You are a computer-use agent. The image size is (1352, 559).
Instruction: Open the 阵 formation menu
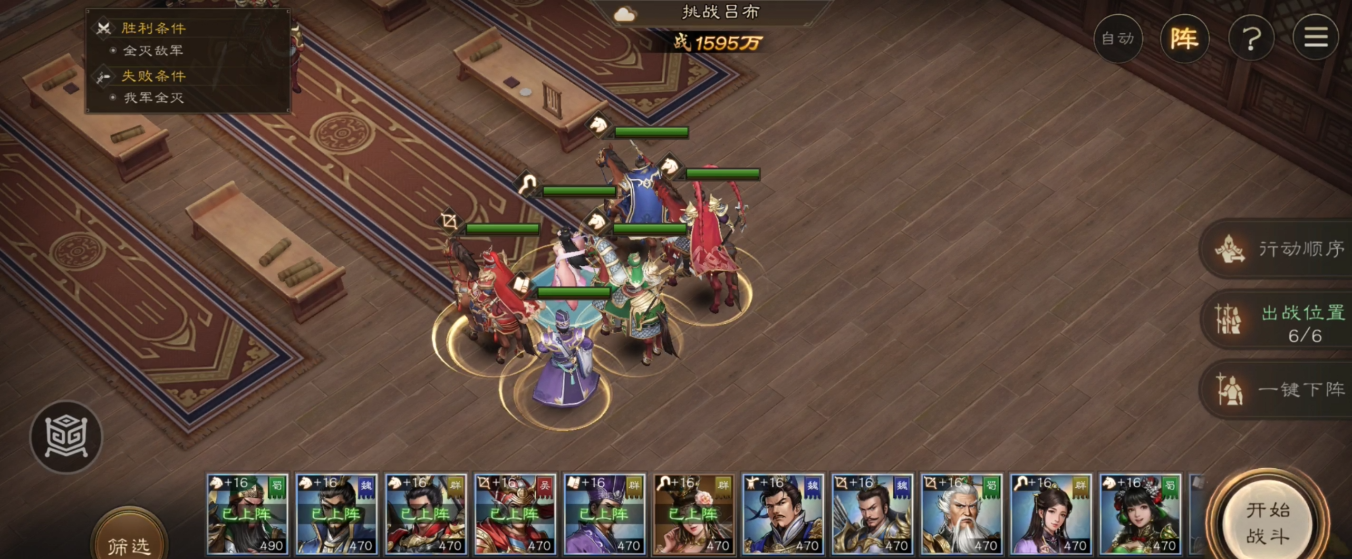pyautogui.click(x=1184, y=39)
